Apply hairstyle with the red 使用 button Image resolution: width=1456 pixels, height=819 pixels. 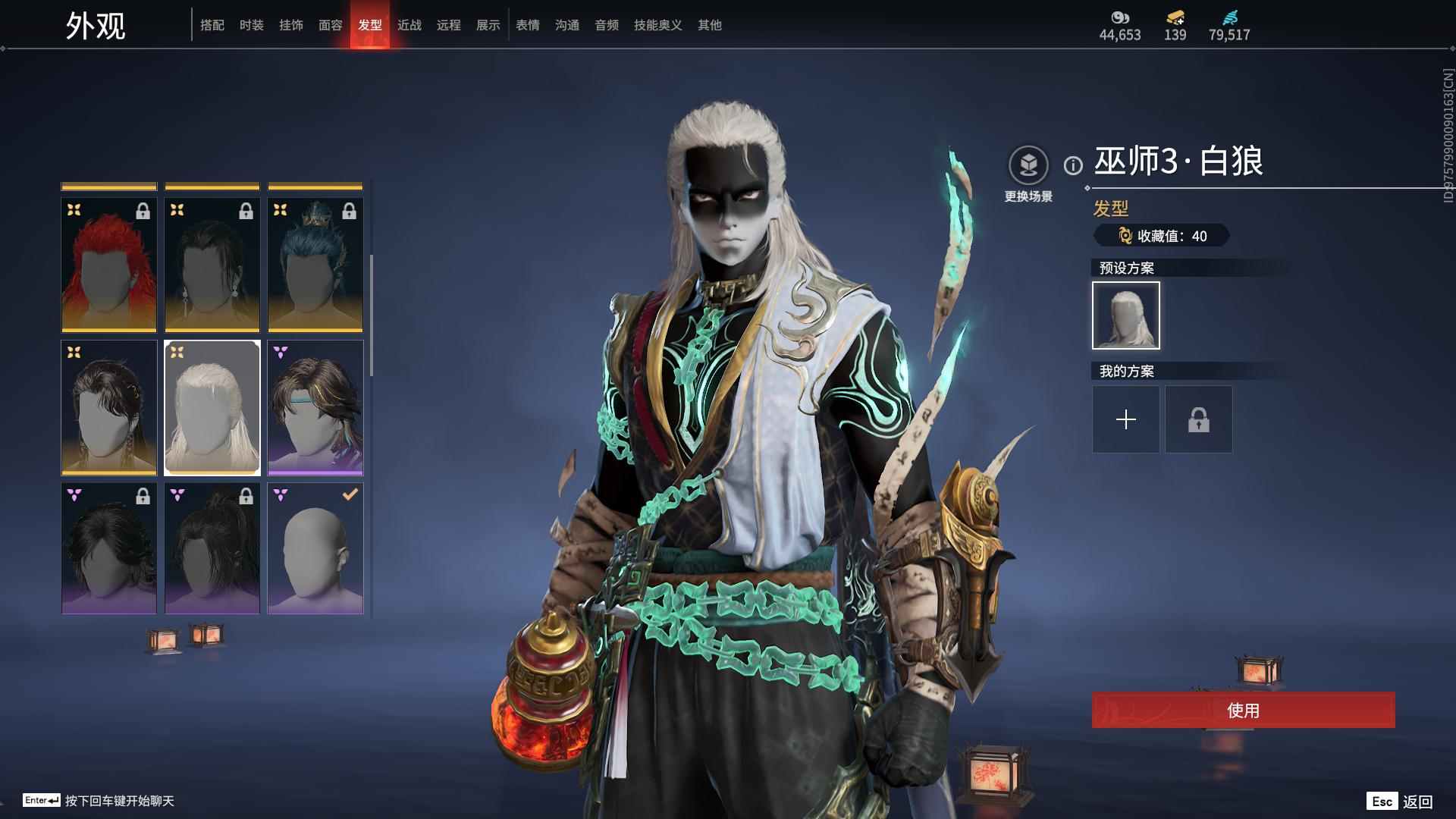[x=1243, y=711]
